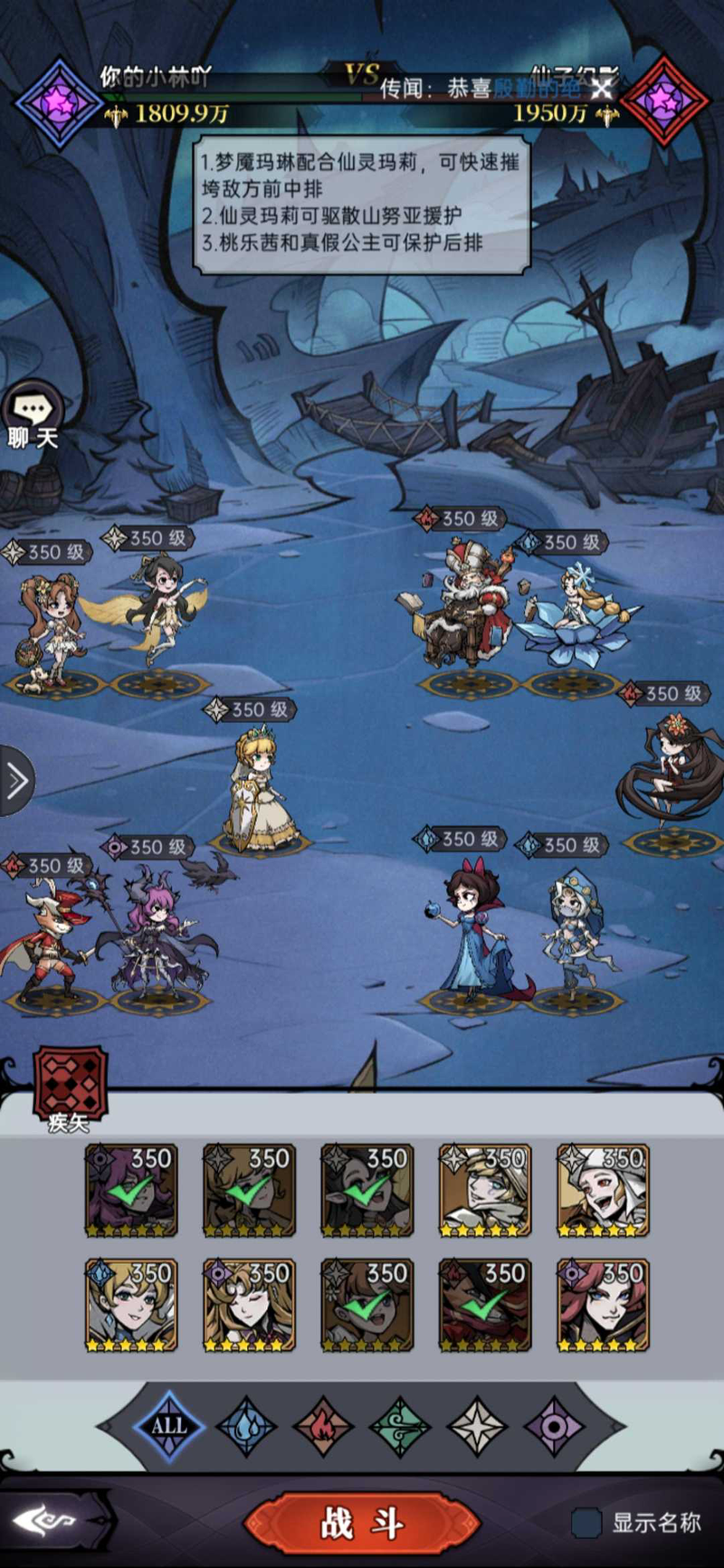Choose the red-haired hero portrait

click(x=603, y=1305)
